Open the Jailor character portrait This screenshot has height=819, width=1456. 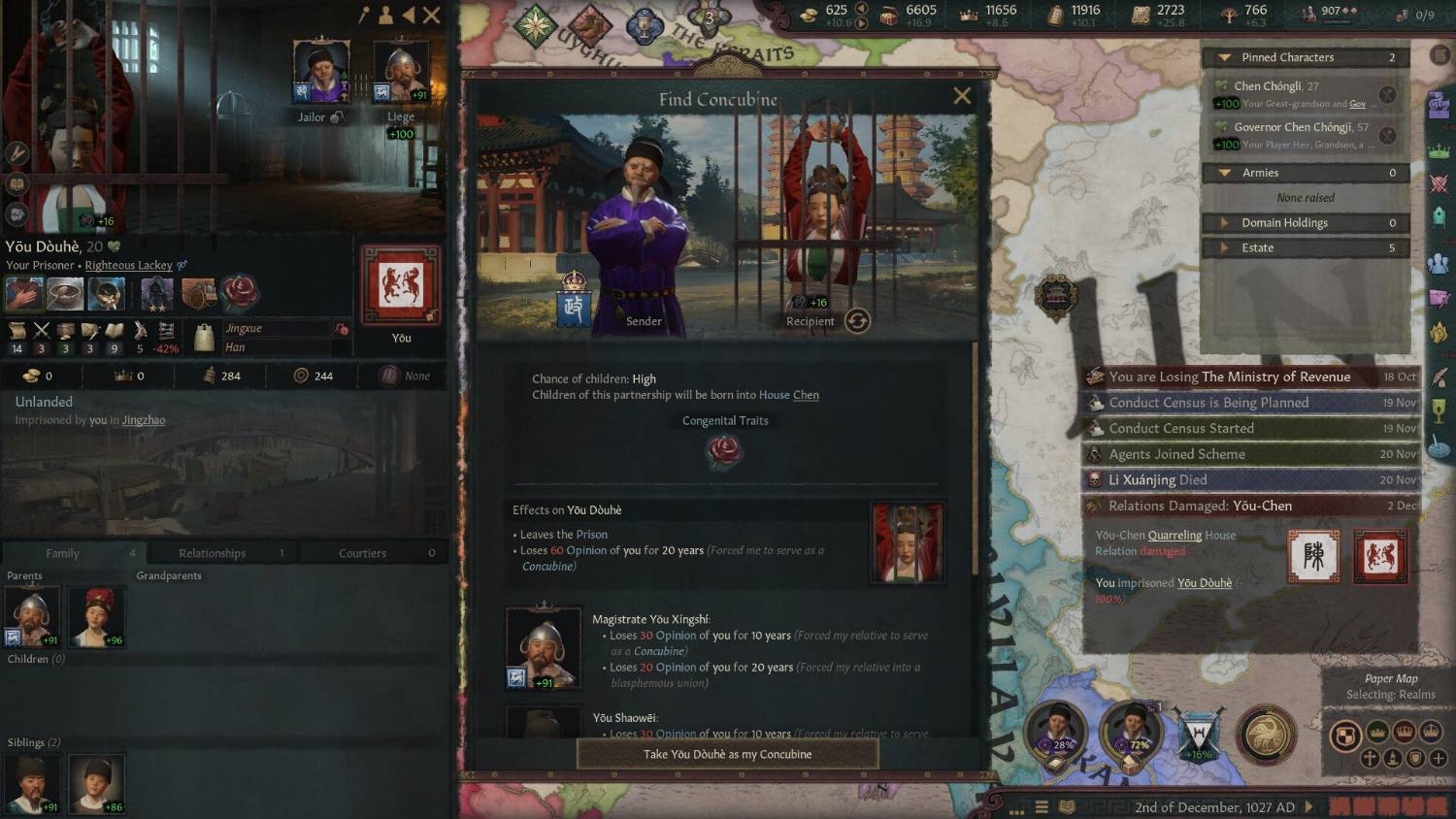tap(321, 72)
